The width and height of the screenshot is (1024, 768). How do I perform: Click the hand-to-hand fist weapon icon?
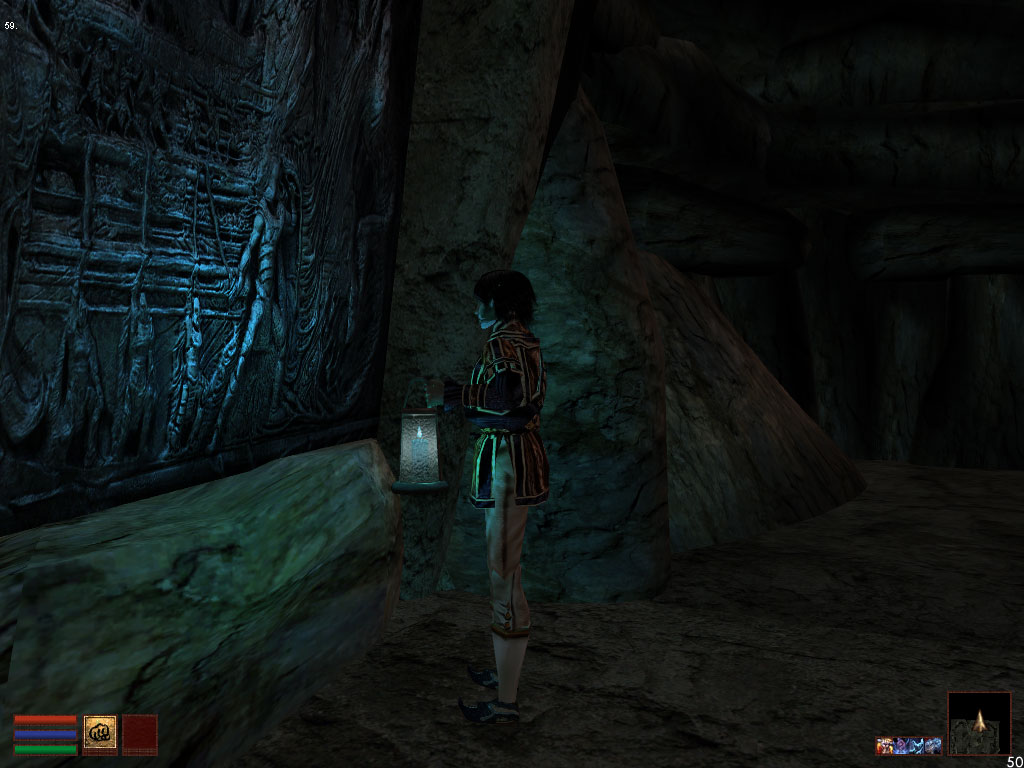pyautogui.click(x=100, y=732)
